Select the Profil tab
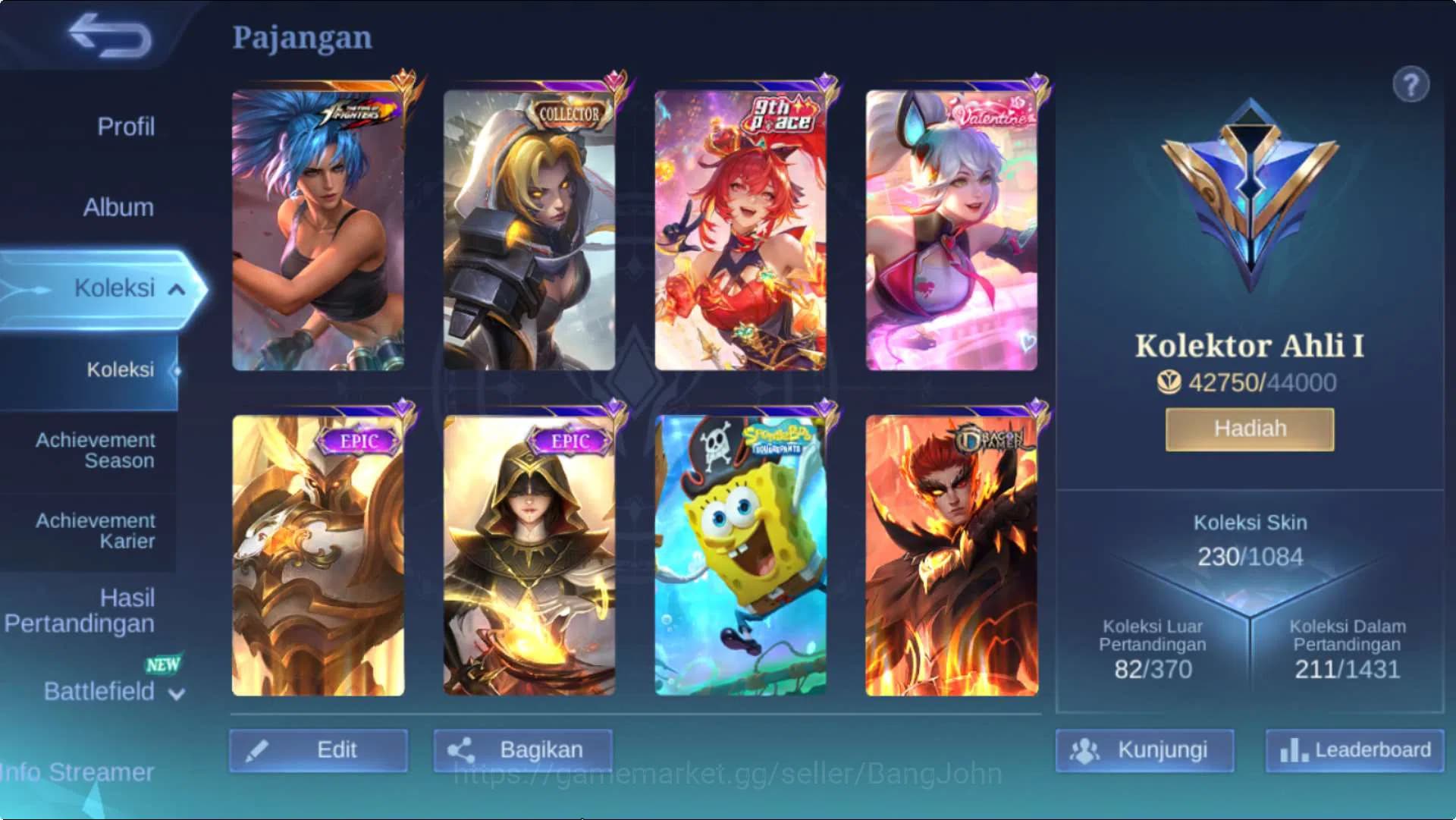Screen dimensions: 1456x820 [x=125, y=127]
